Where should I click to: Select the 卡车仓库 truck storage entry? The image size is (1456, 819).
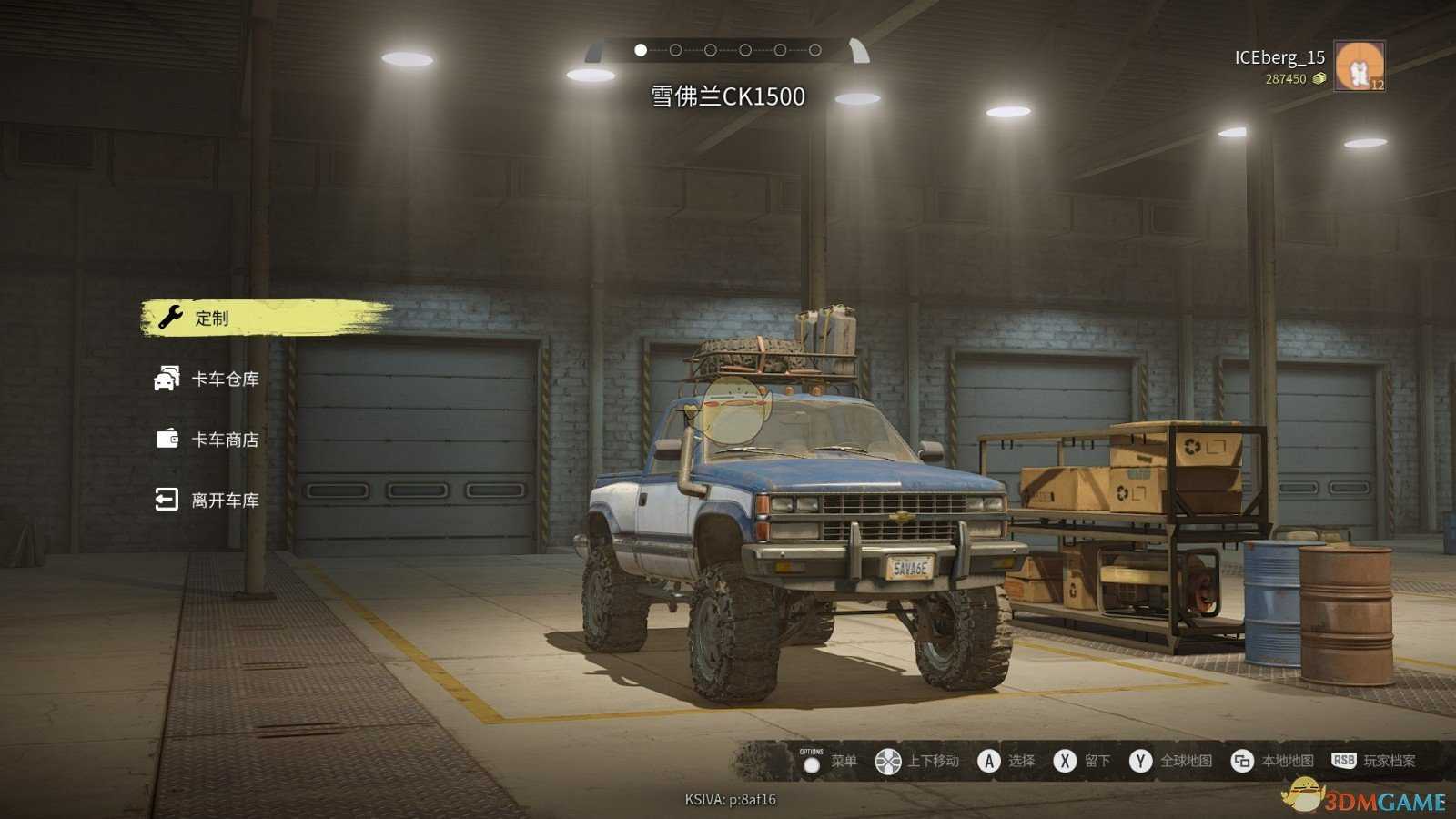[224, 379]
